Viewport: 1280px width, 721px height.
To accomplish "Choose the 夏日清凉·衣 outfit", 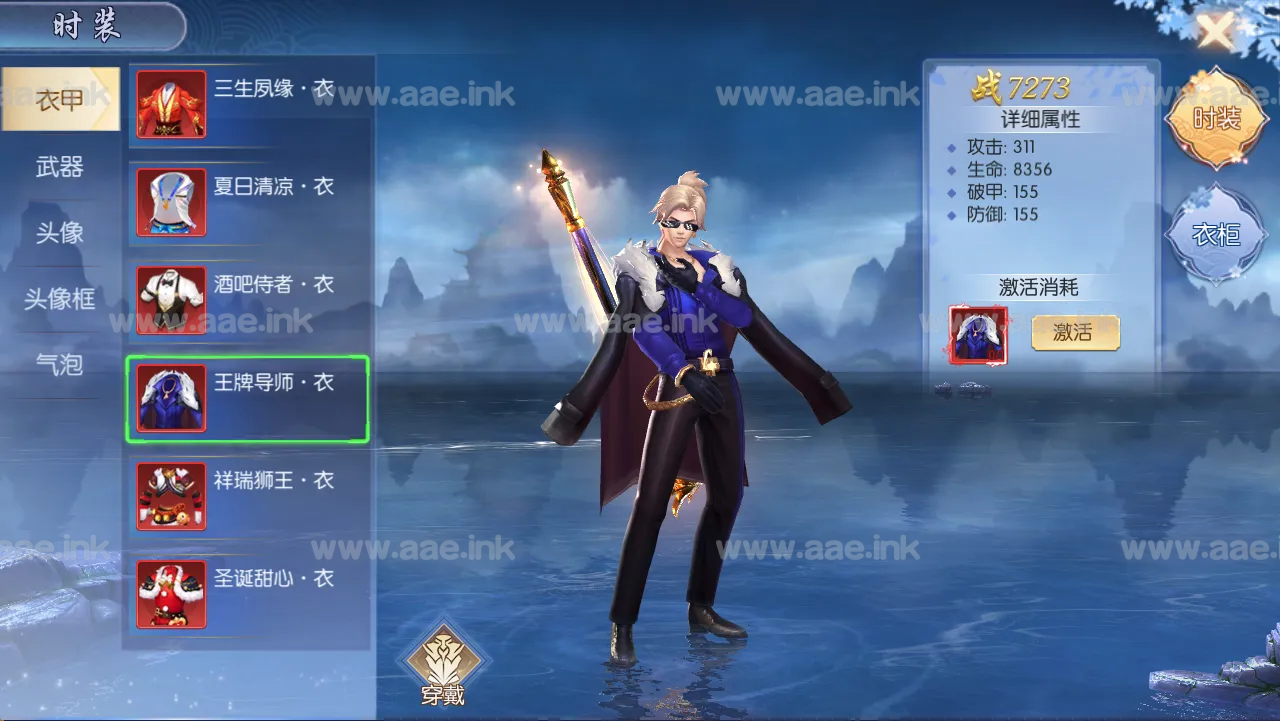I will pyautogui.click(x=248, y=202).
